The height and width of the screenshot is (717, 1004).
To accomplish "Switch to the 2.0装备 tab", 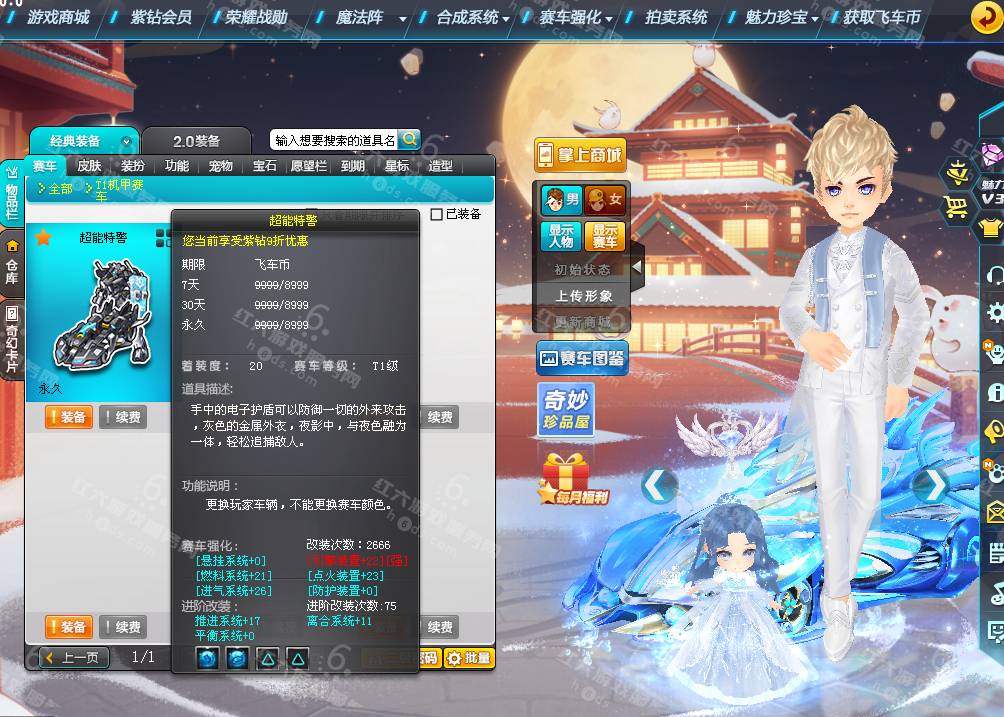I will [196, 141].
